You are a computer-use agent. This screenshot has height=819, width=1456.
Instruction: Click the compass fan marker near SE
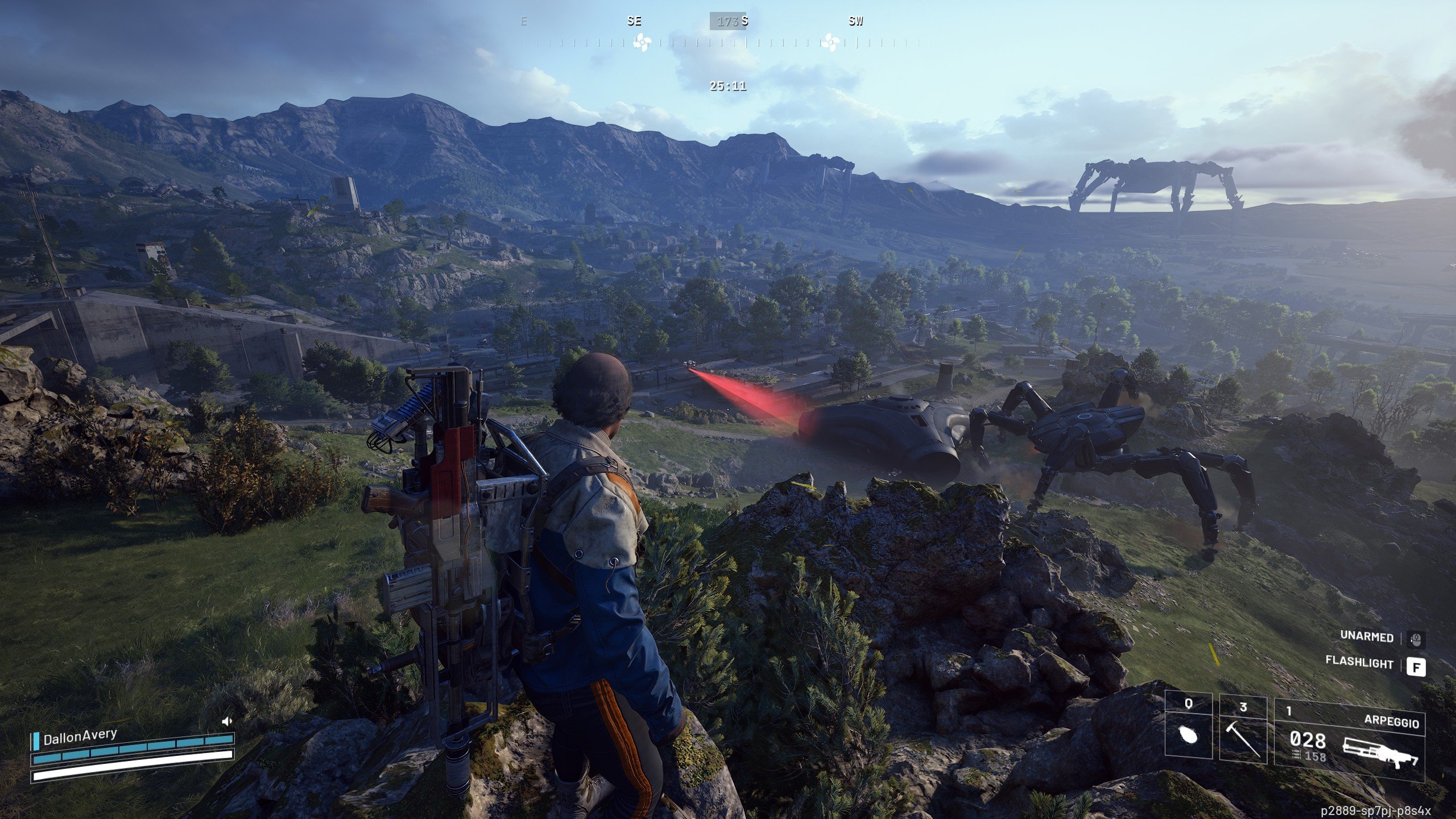pos(642,42)
